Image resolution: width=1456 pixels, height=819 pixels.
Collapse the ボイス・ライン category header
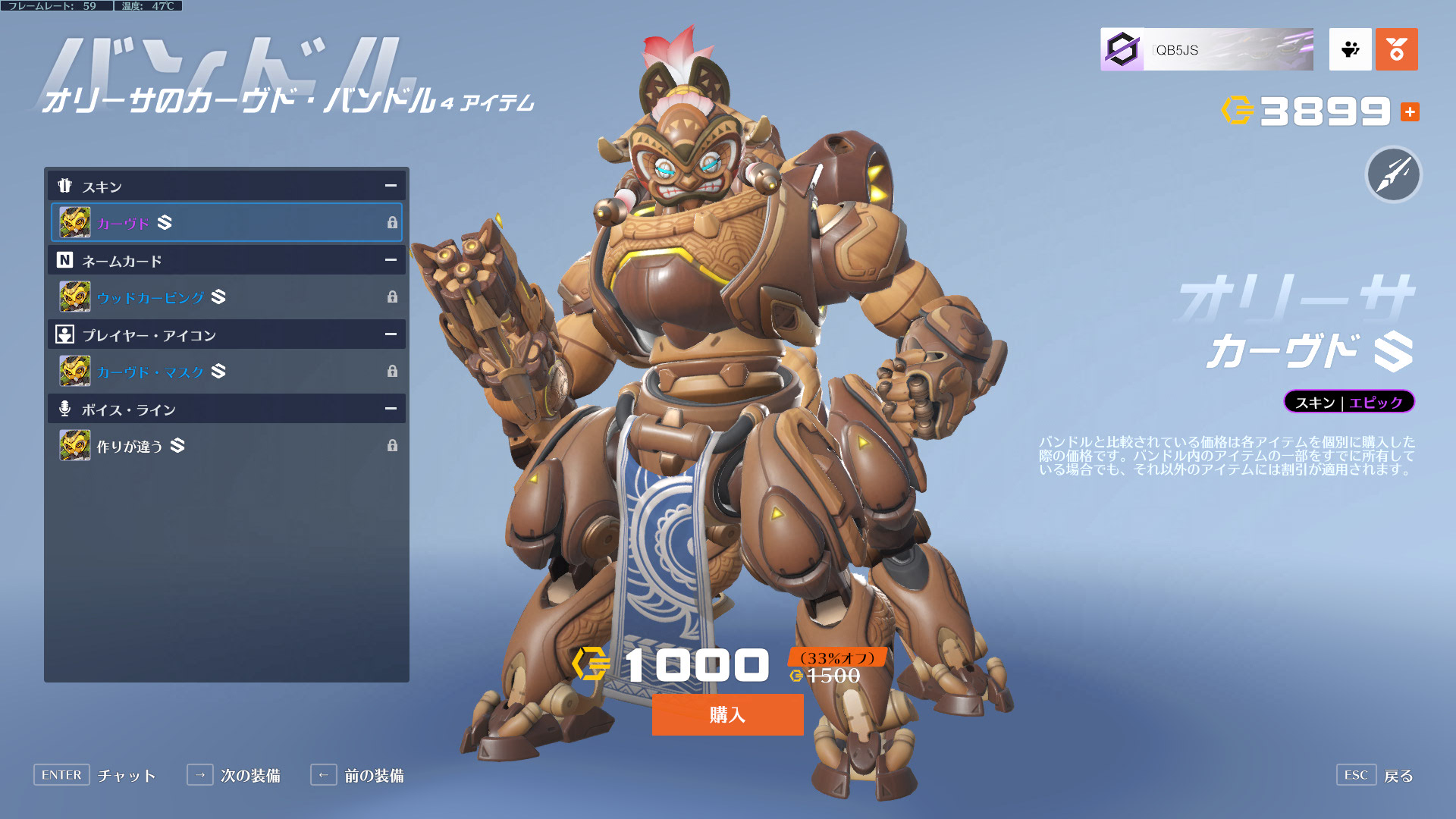(391, 409)
